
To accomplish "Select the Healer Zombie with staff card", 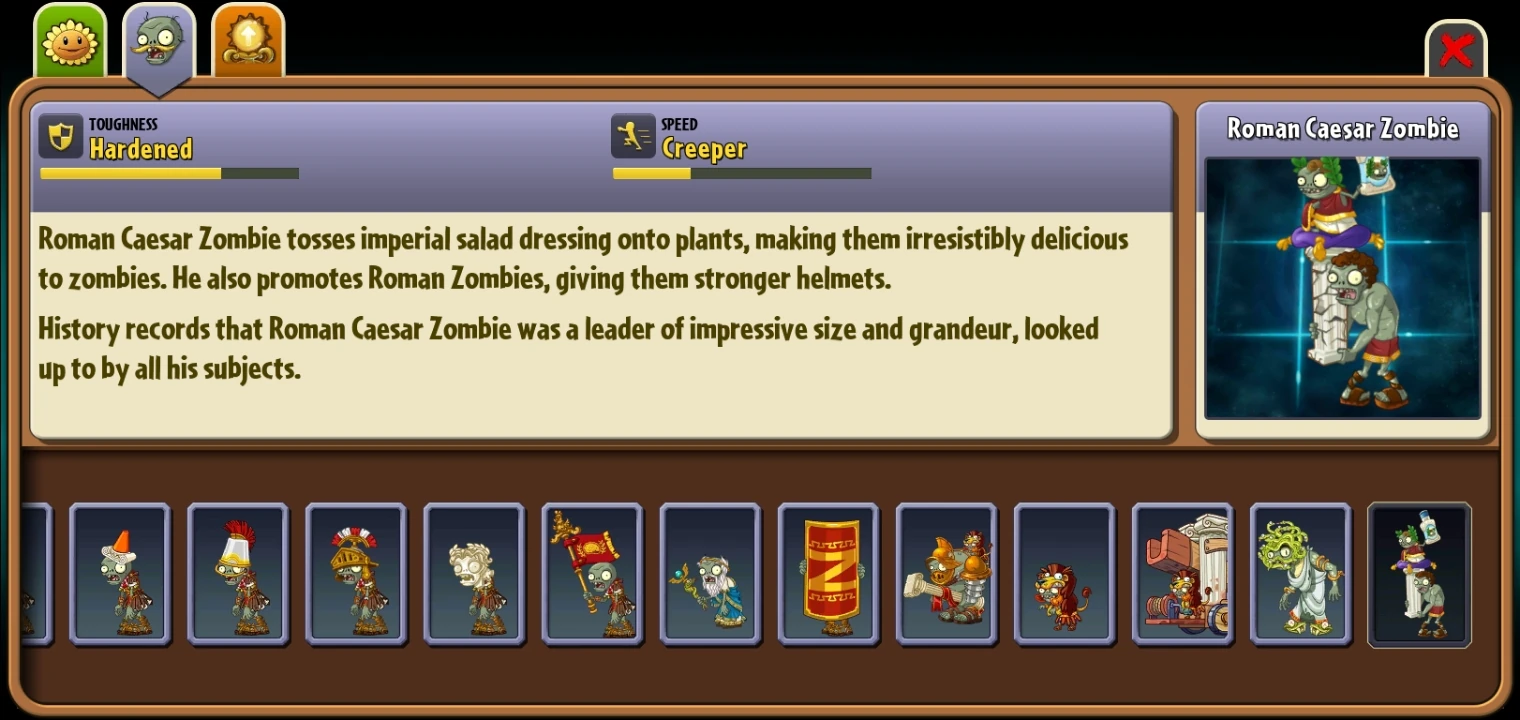I will coord(711,575).
